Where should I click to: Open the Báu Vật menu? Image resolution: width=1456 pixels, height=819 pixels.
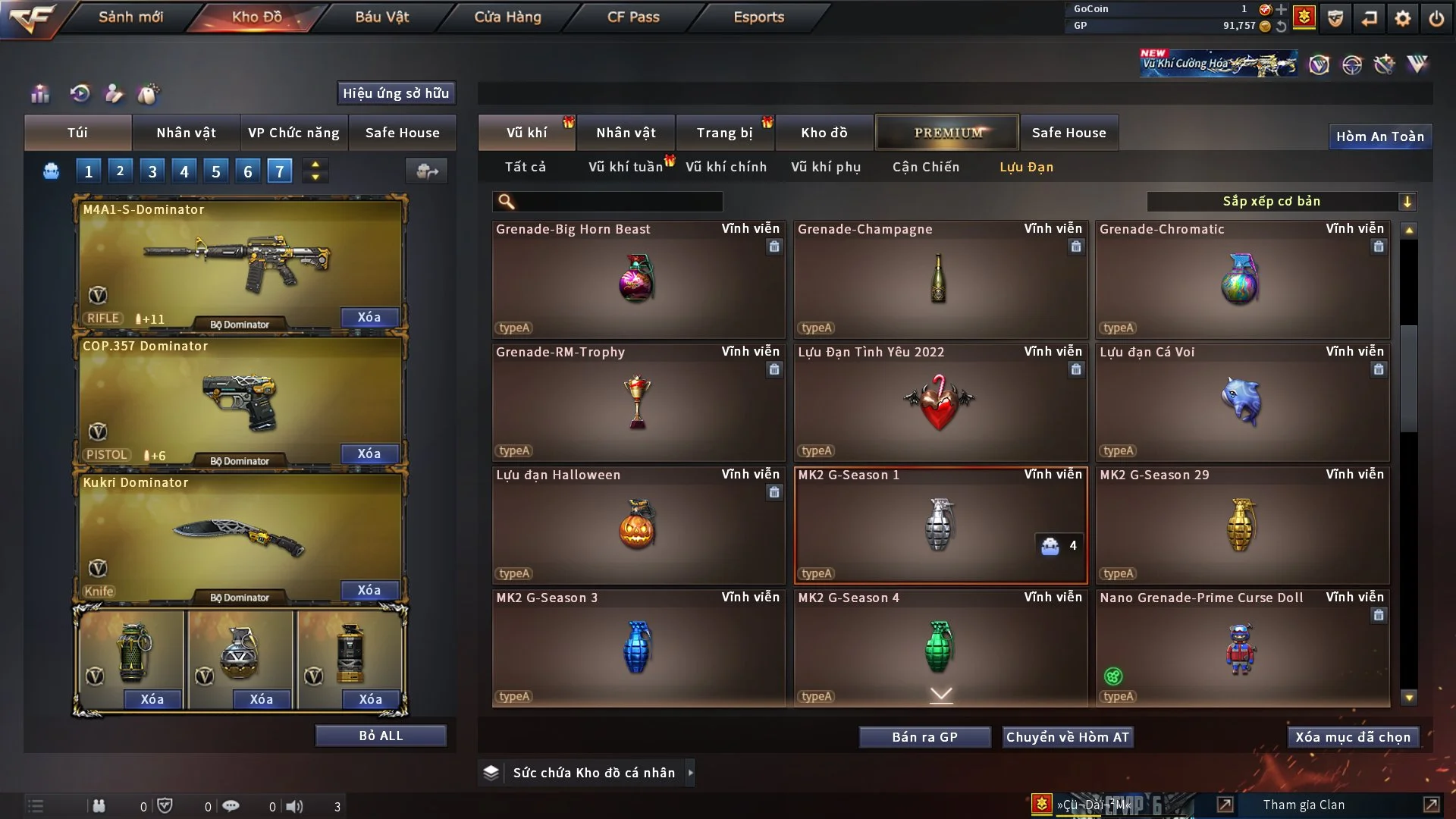click(381, 17)
